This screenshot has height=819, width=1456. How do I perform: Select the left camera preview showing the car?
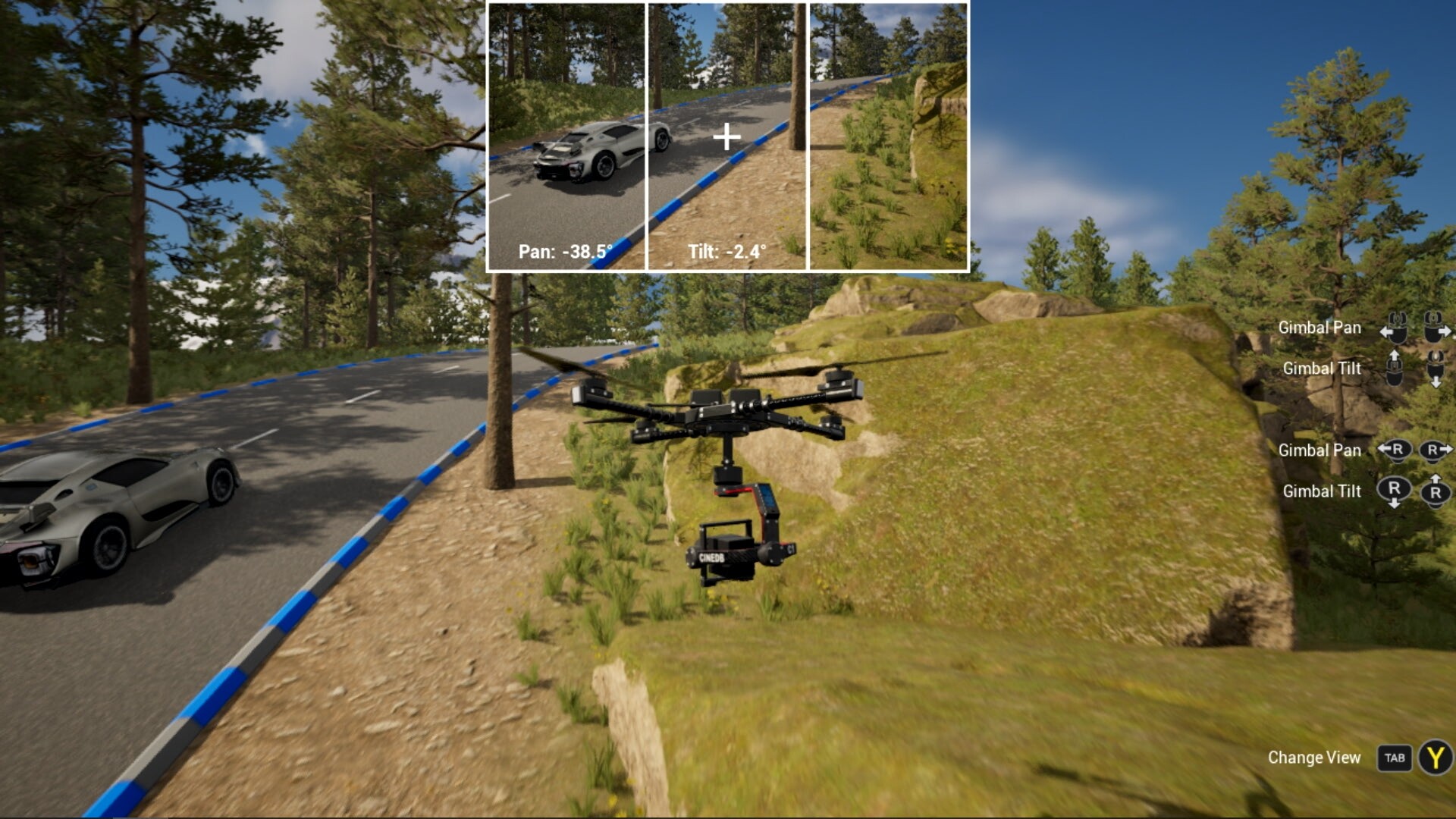[x=567, y=136]
